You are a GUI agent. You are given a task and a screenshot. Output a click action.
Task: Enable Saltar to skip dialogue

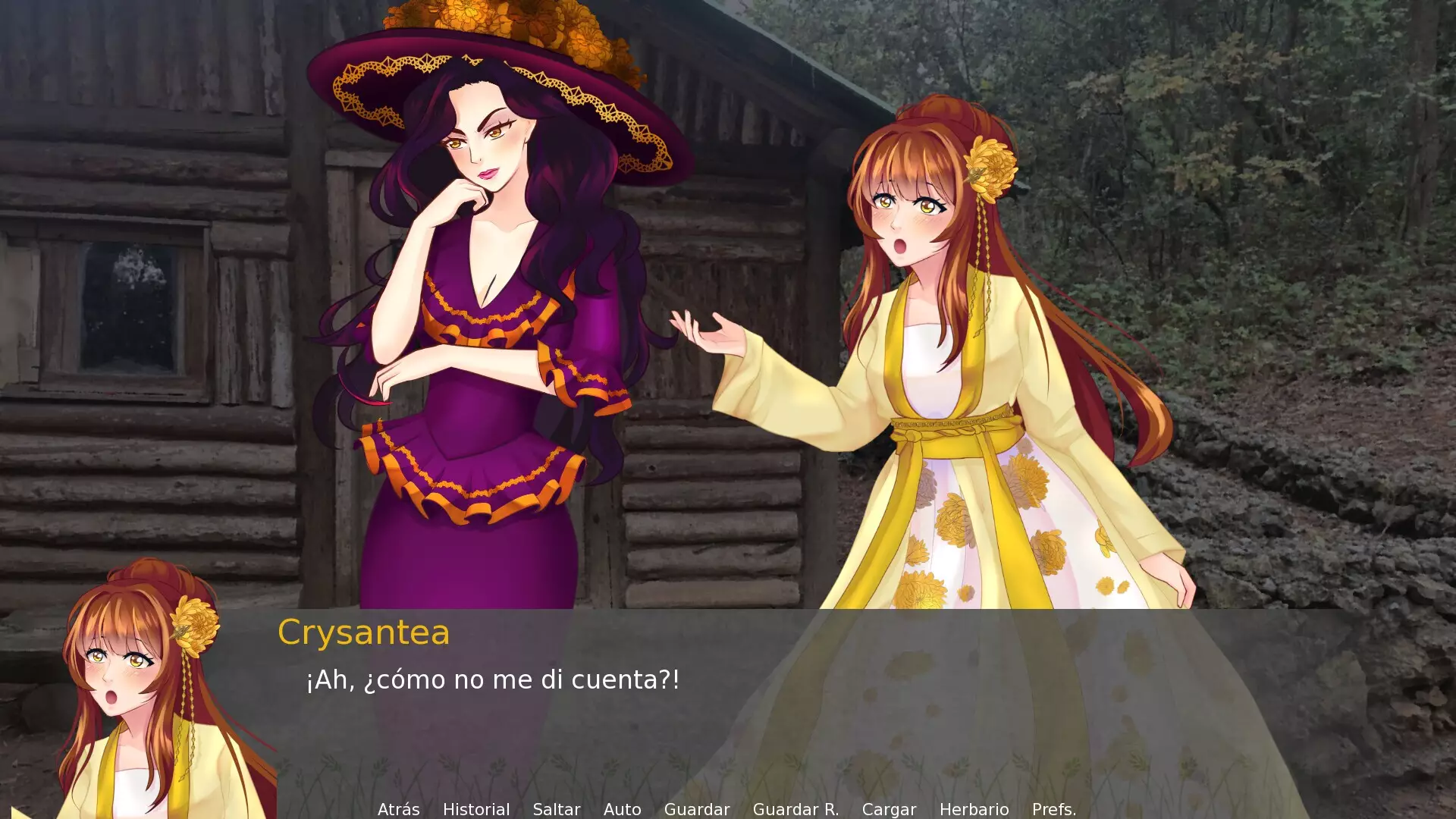tap(556, 809)
